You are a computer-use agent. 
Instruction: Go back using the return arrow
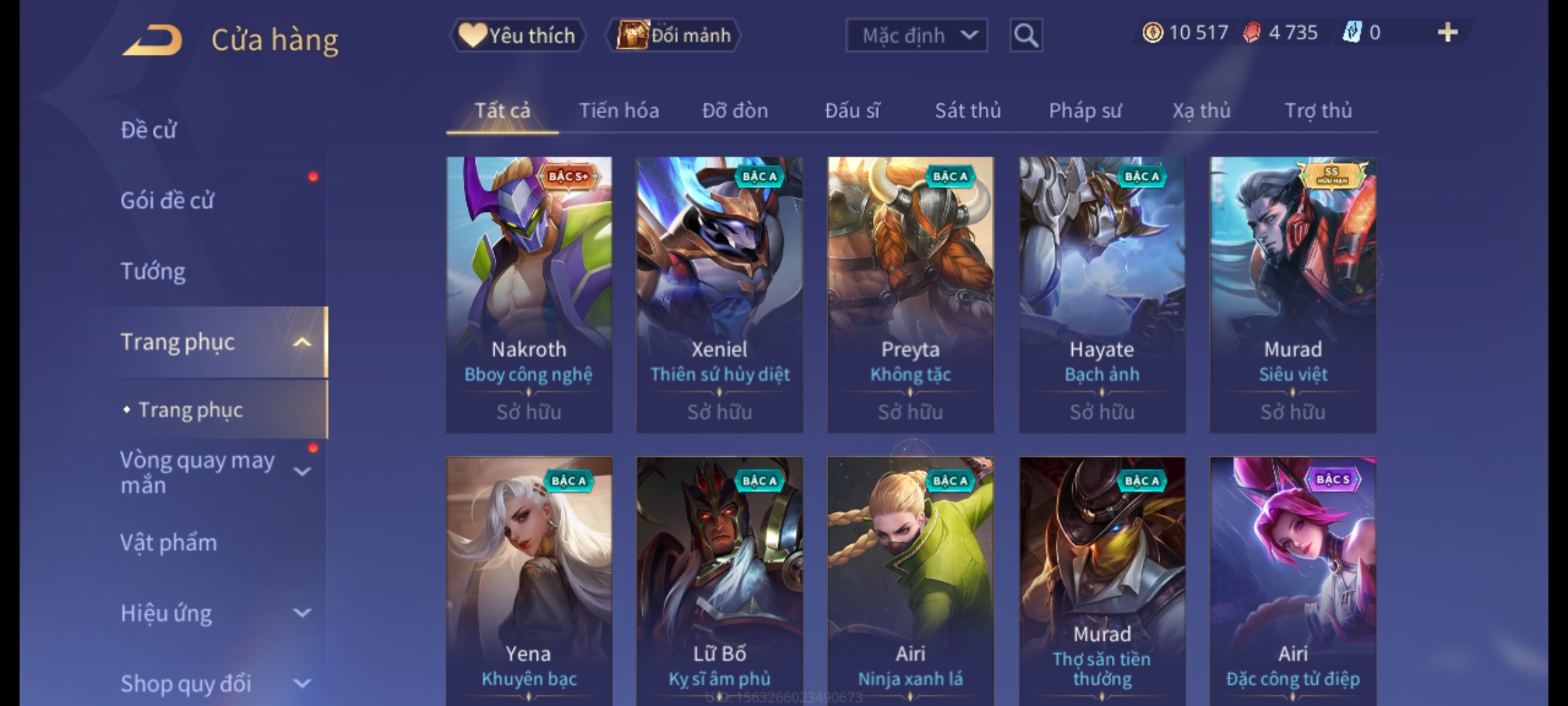[x=152, y=41]
